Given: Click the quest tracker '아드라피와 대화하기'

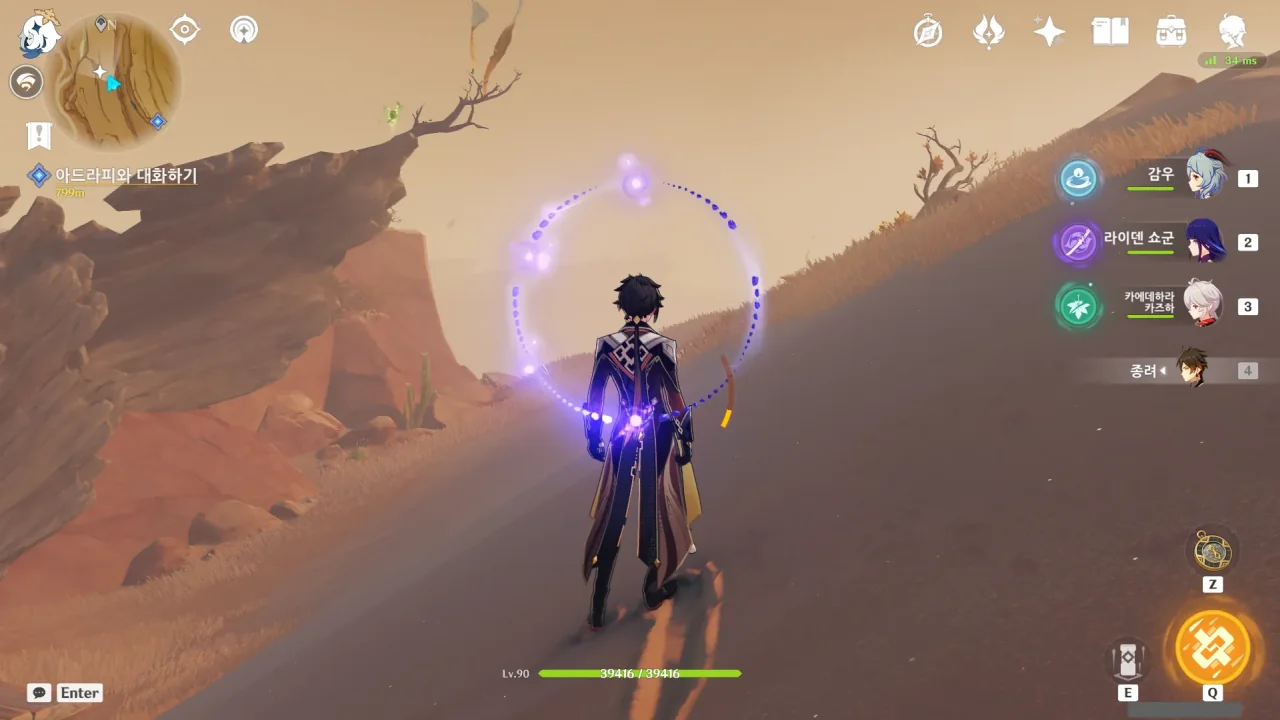Looking at the screenshot, I should point(125,176).
